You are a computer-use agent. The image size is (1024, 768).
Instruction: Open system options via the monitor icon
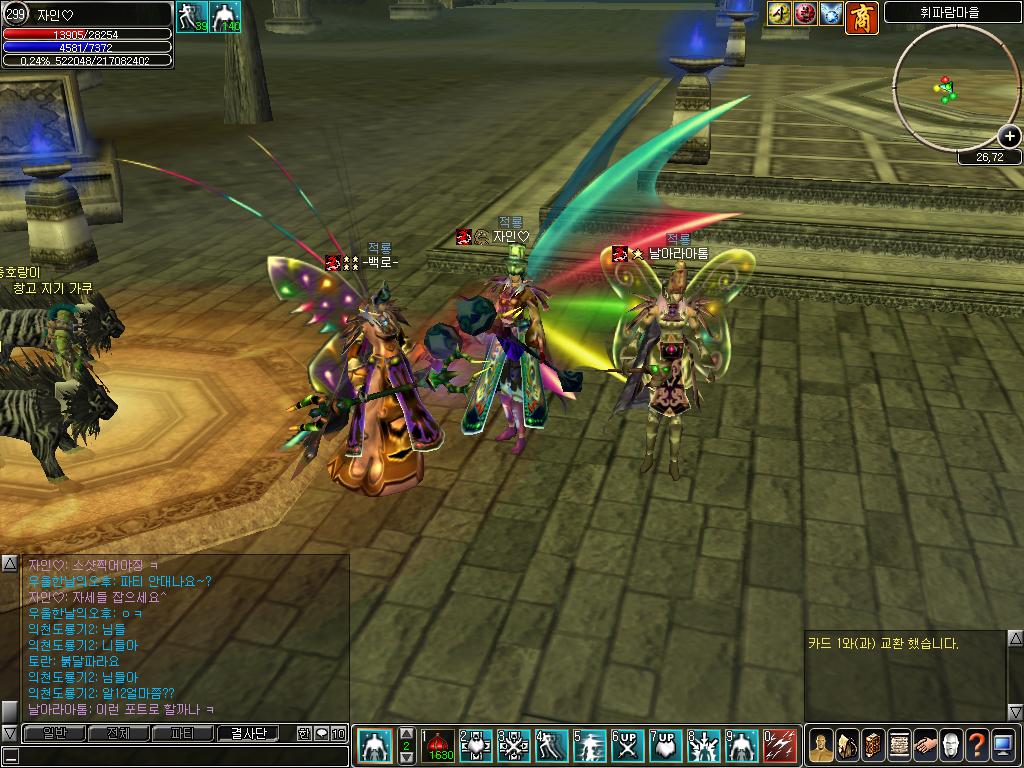pyautogui.click(x=1003, y=745)
